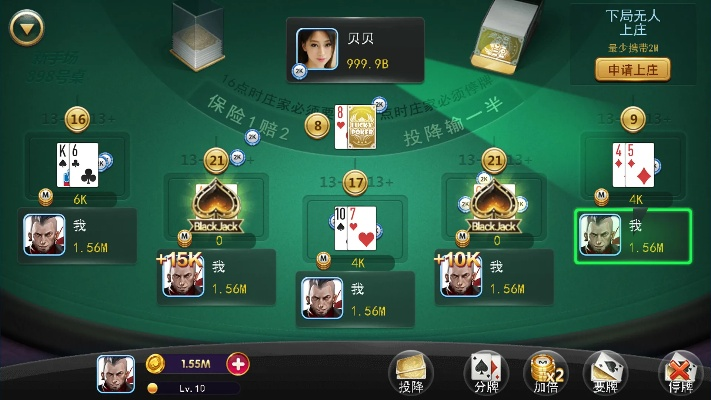Select the player seat holding 10 and 7

click(356, 298)
